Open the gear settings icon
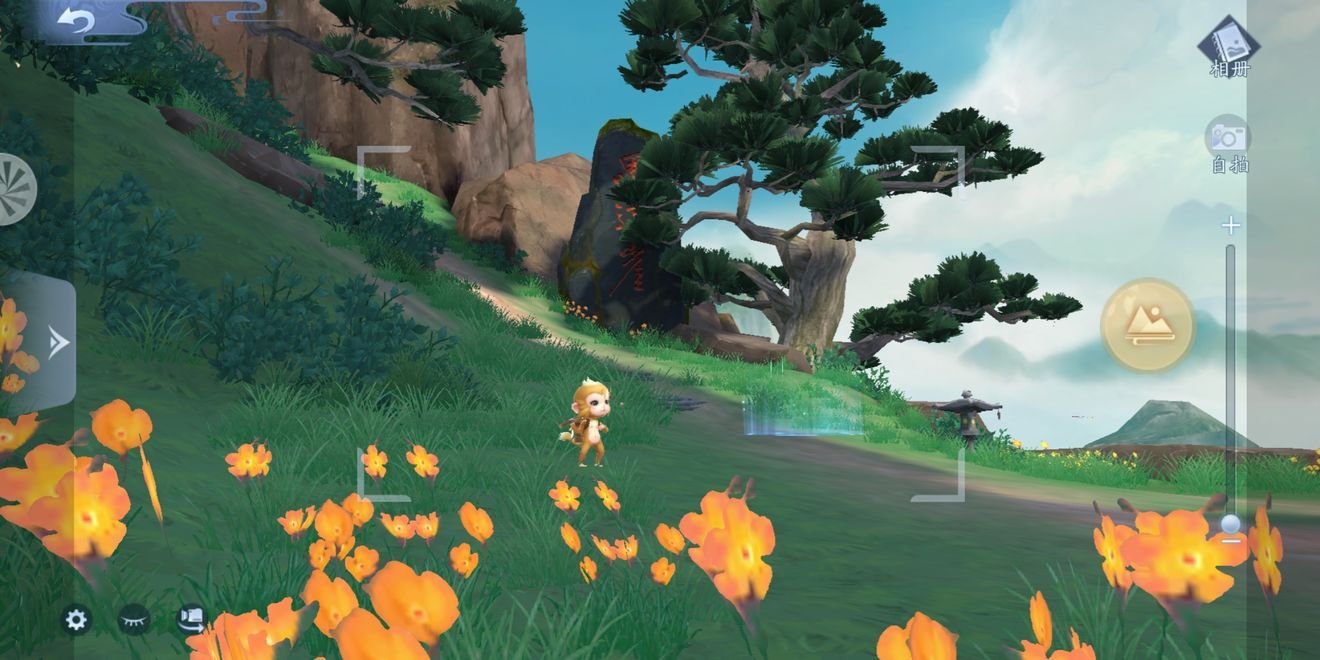This screenshot has height=660, width=1320. coord(76,620)
